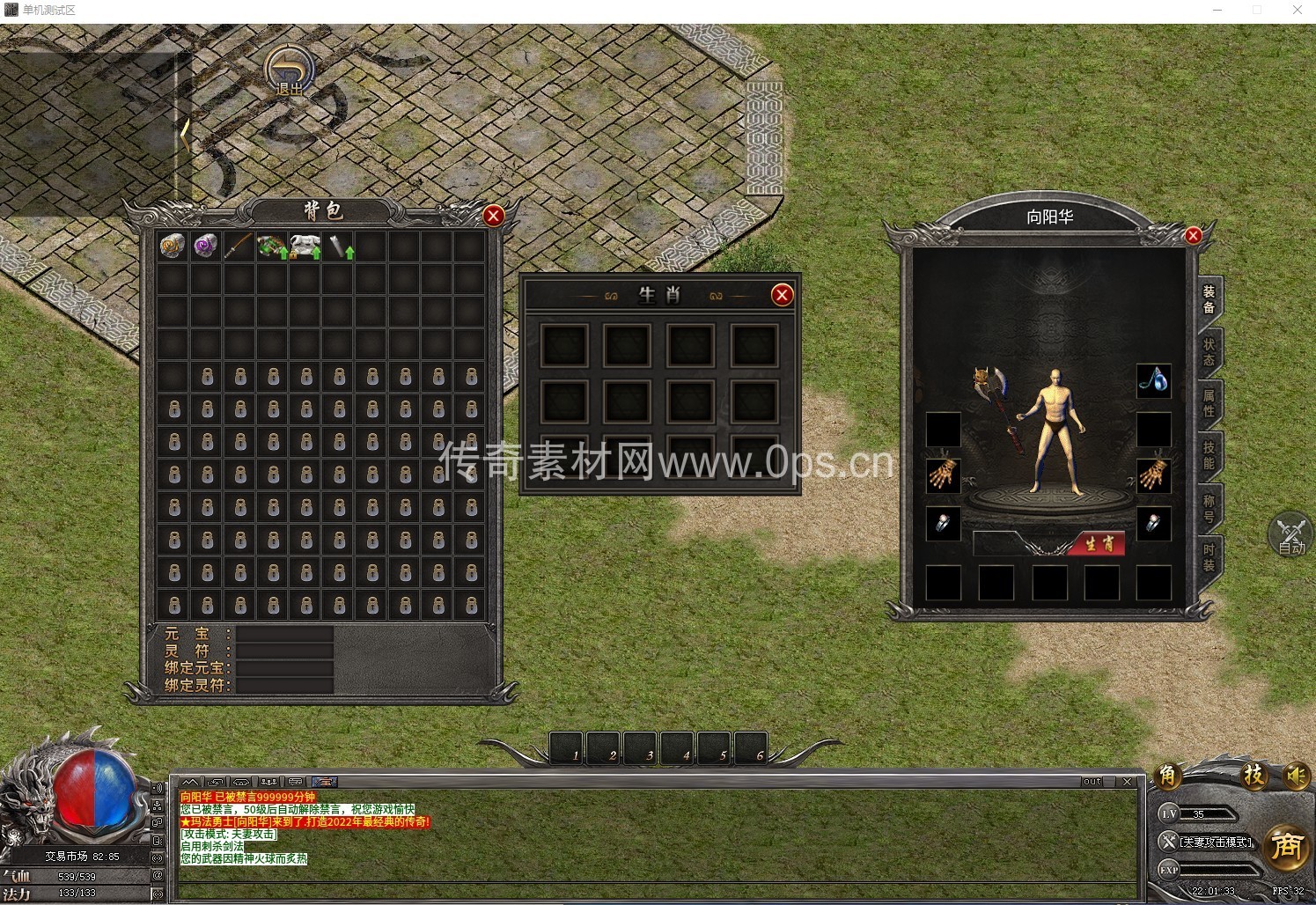
Task: Show the 技能 skills tab
Action: tap(1209, 455)
